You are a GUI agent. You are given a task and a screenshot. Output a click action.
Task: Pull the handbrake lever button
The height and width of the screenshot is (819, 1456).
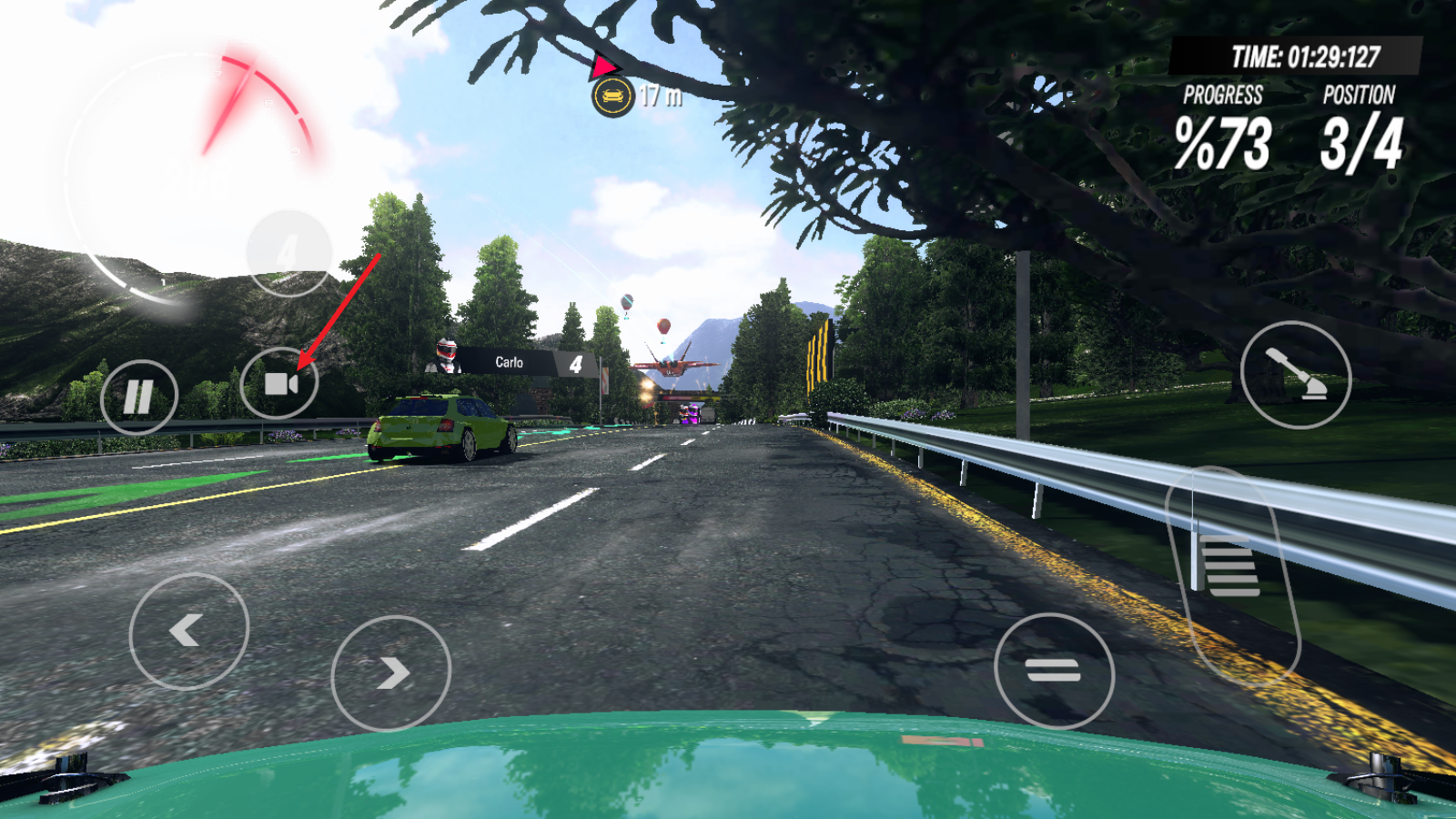(x=1295, y=374)
